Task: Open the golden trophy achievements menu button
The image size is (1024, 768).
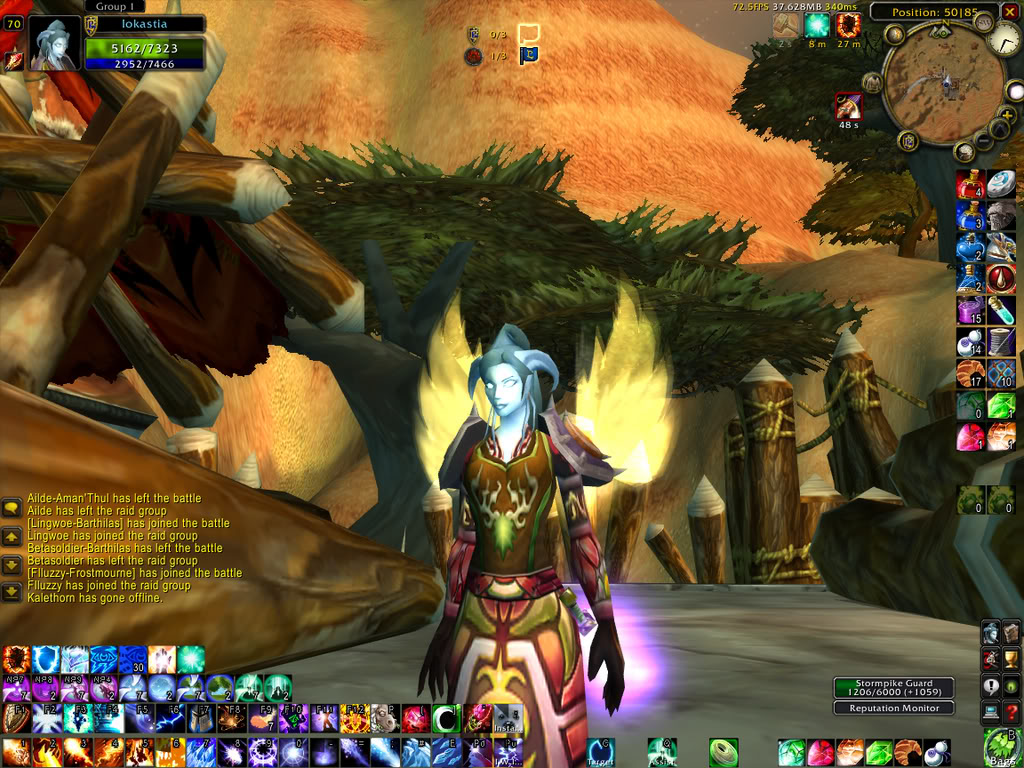Action: click(x=1011, y=659)
